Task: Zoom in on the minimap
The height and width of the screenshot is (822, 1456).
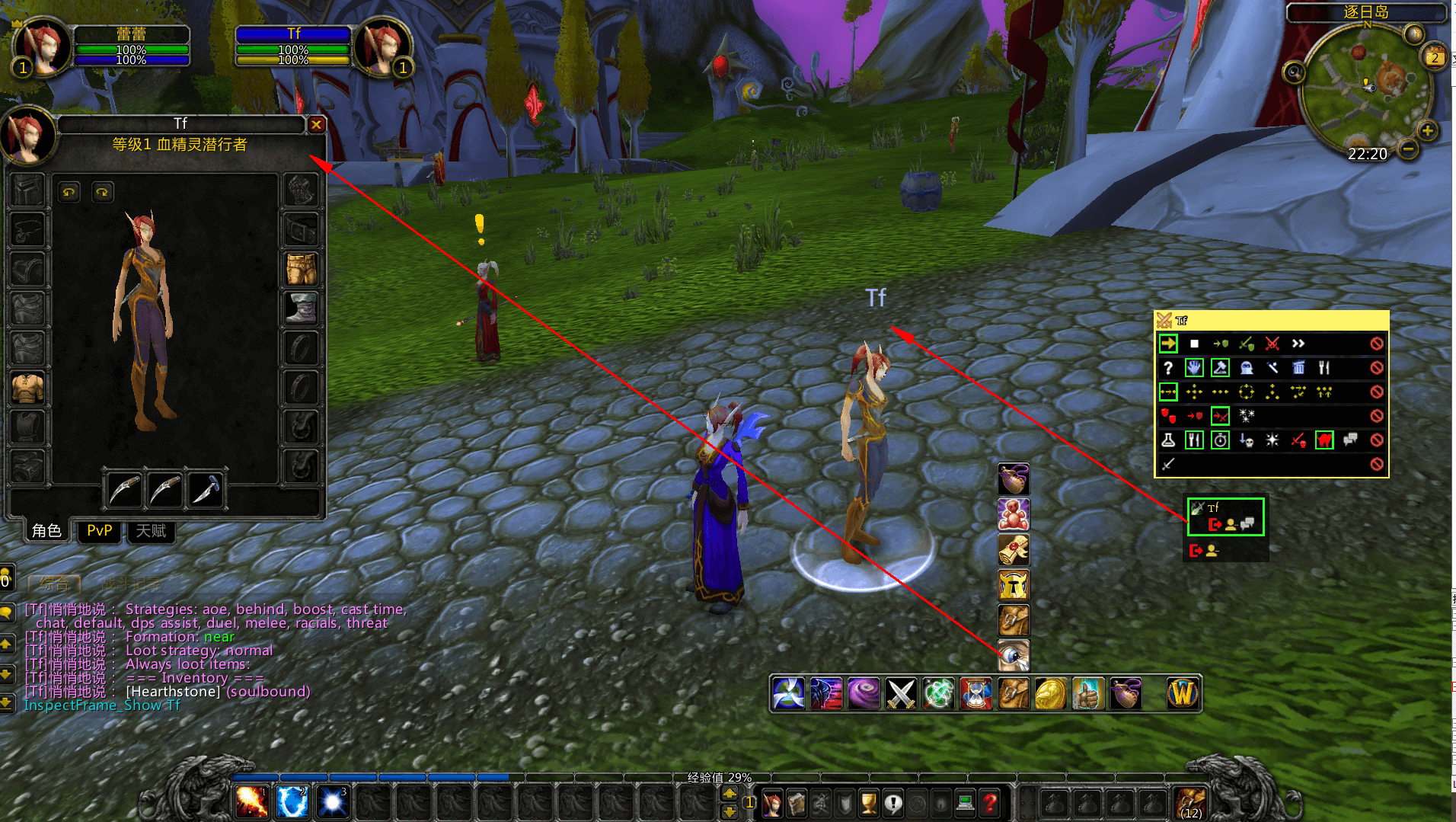Action: [1427, 131]
